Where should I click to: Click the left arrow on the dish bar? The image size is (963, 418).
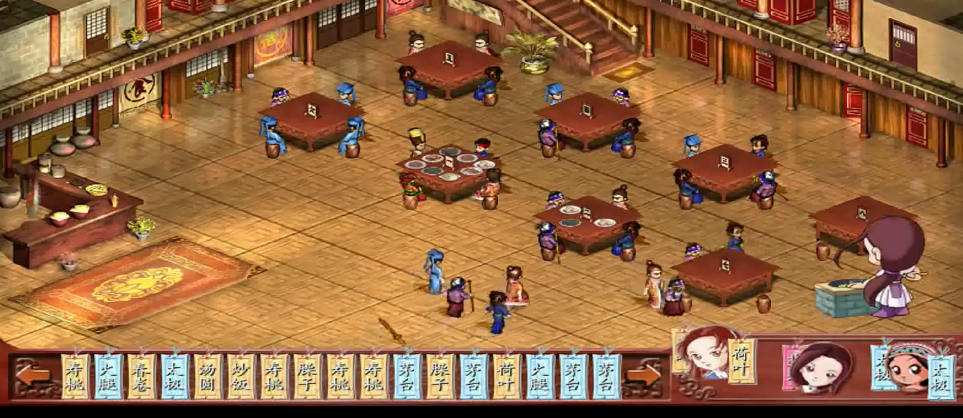(x=33, y=377)
